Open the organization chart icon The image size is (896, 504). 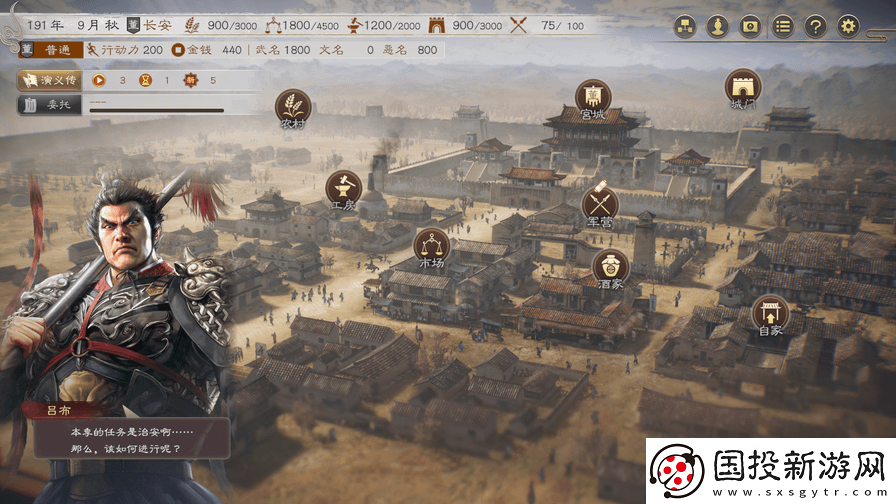(x=684, y=27)
